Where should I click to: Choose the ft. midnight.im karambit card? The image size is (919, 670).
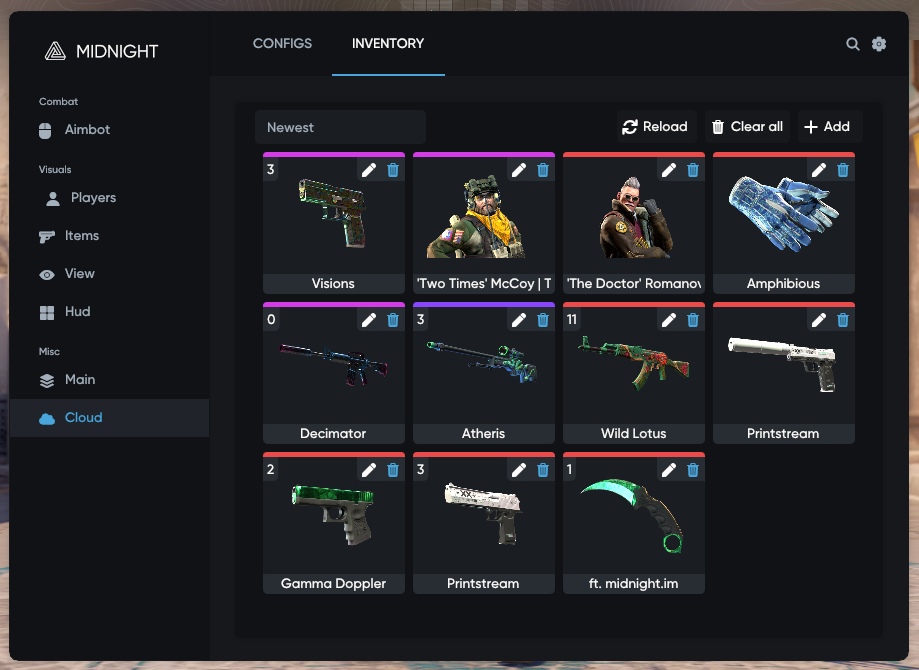[633, 525]
